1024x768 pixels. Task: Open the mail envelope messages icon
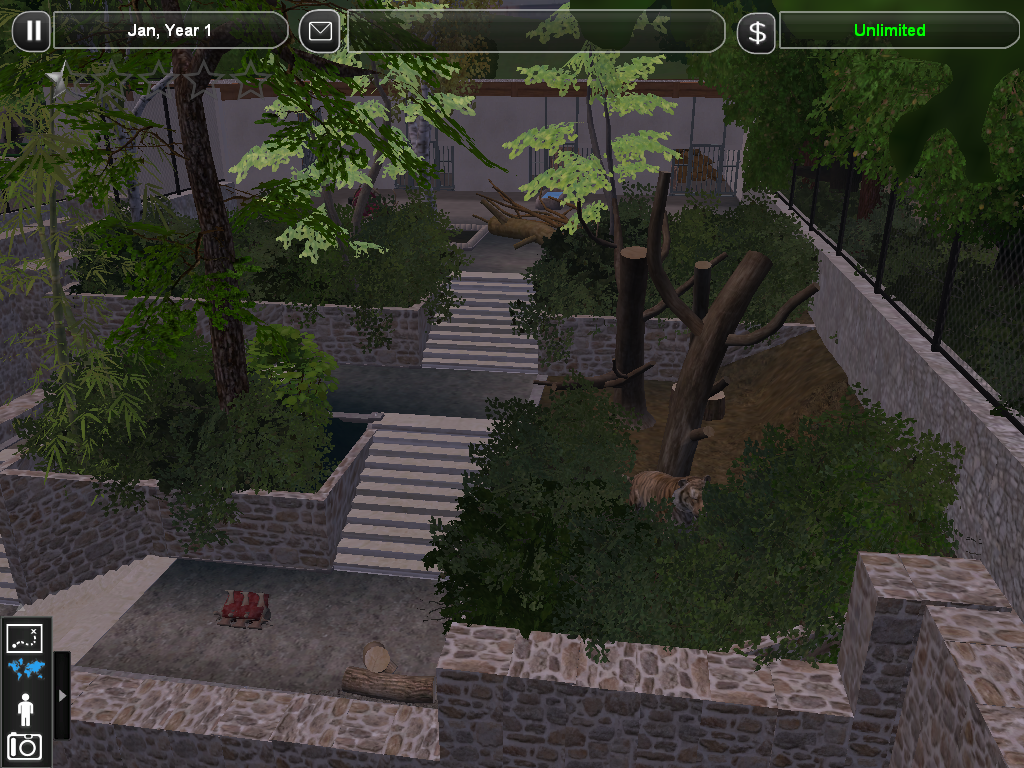[x=319, y=31]
